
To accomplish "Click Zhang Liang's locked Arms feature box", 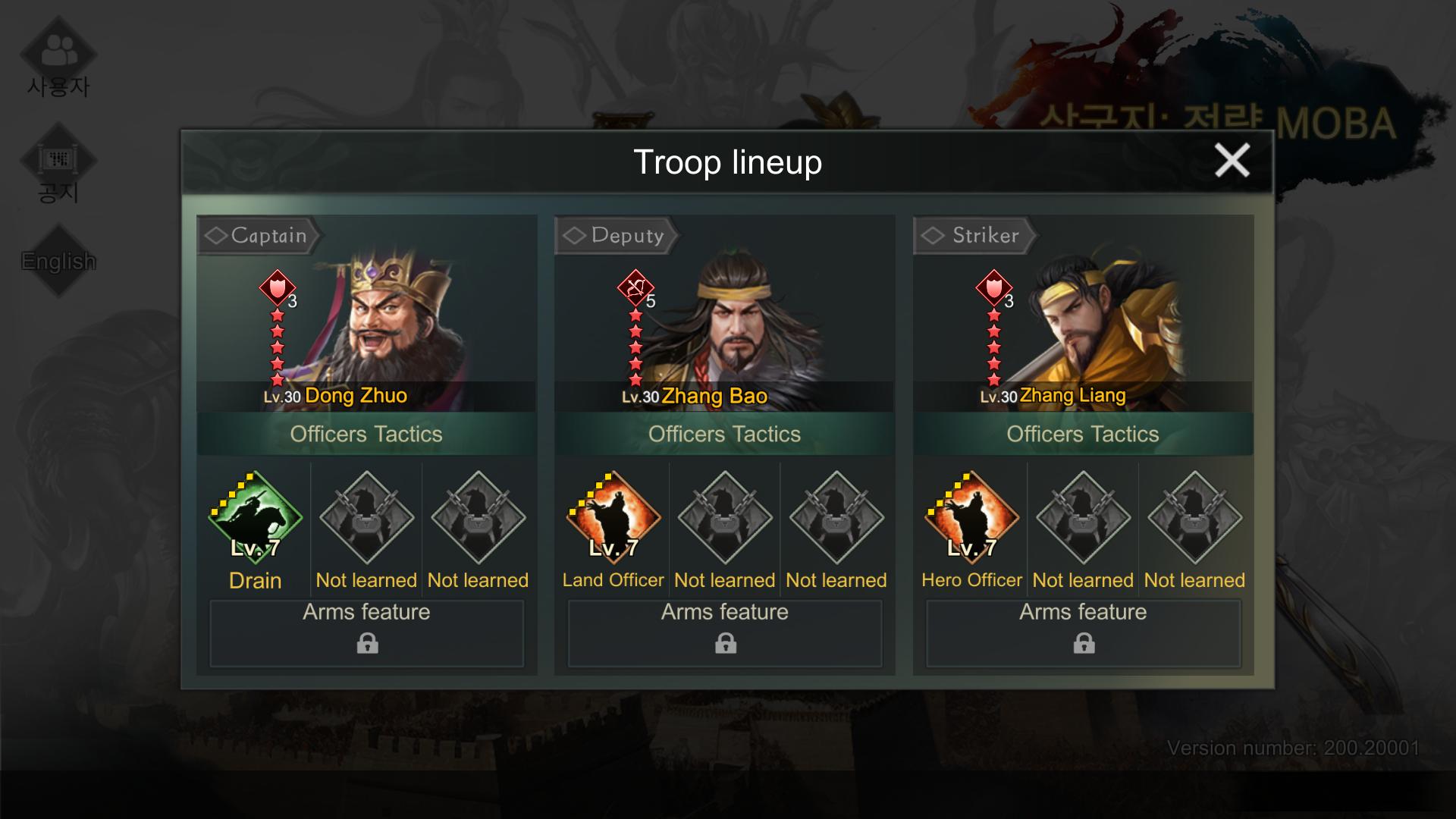I will (1083, 633).
